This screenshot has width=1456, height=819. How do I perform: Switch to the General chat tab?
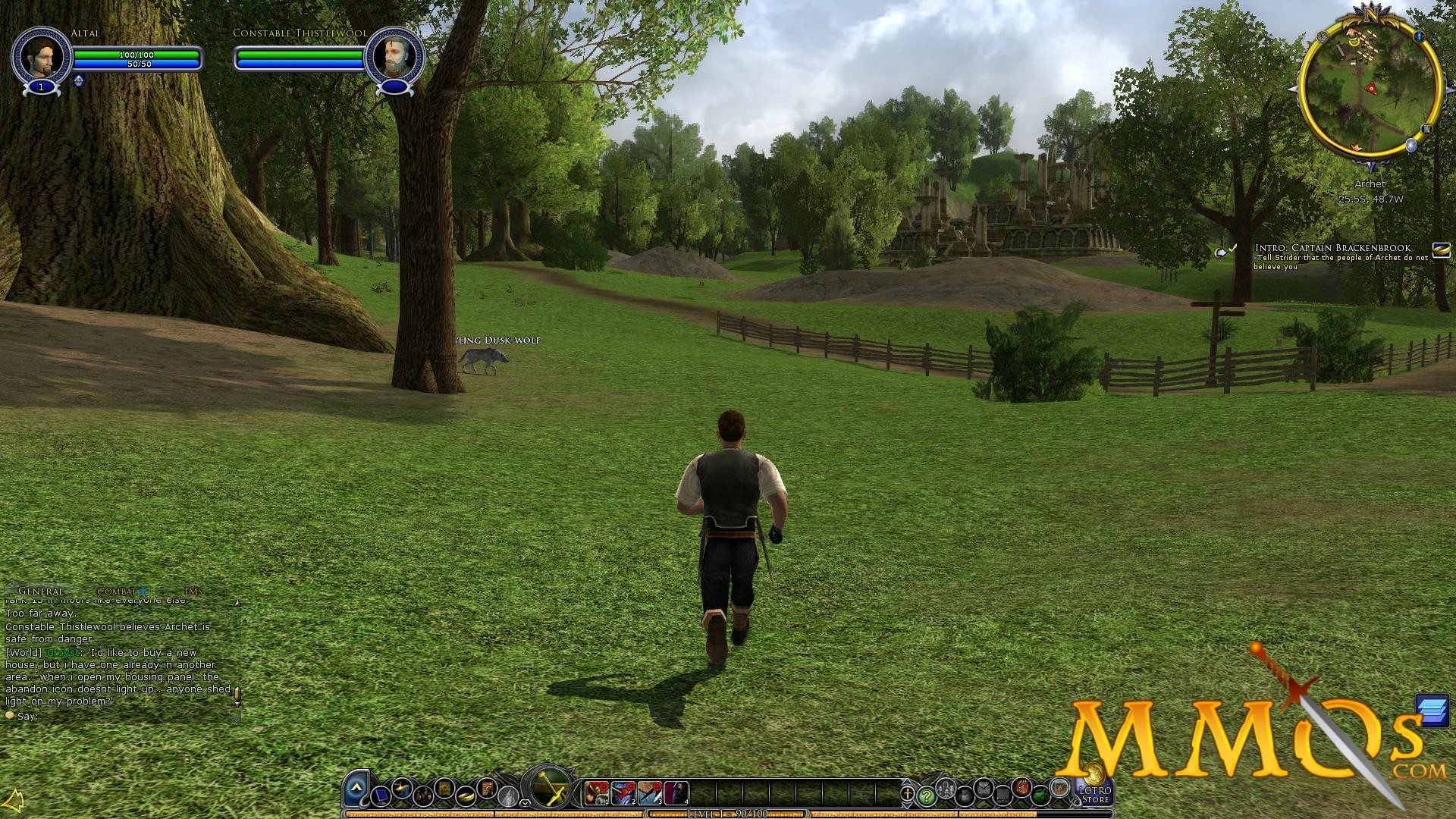pos(40,591)
